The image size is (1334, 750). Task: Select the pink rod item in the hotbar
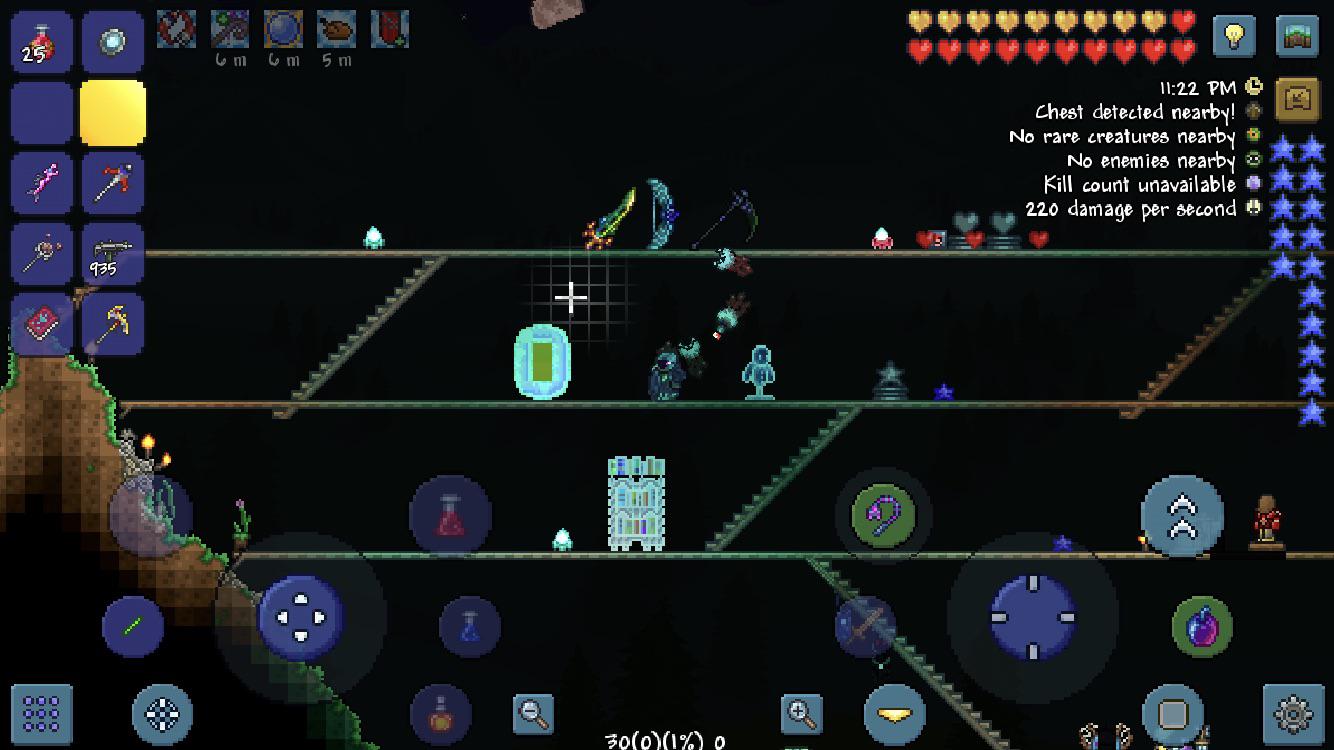(x=41, y=181)
